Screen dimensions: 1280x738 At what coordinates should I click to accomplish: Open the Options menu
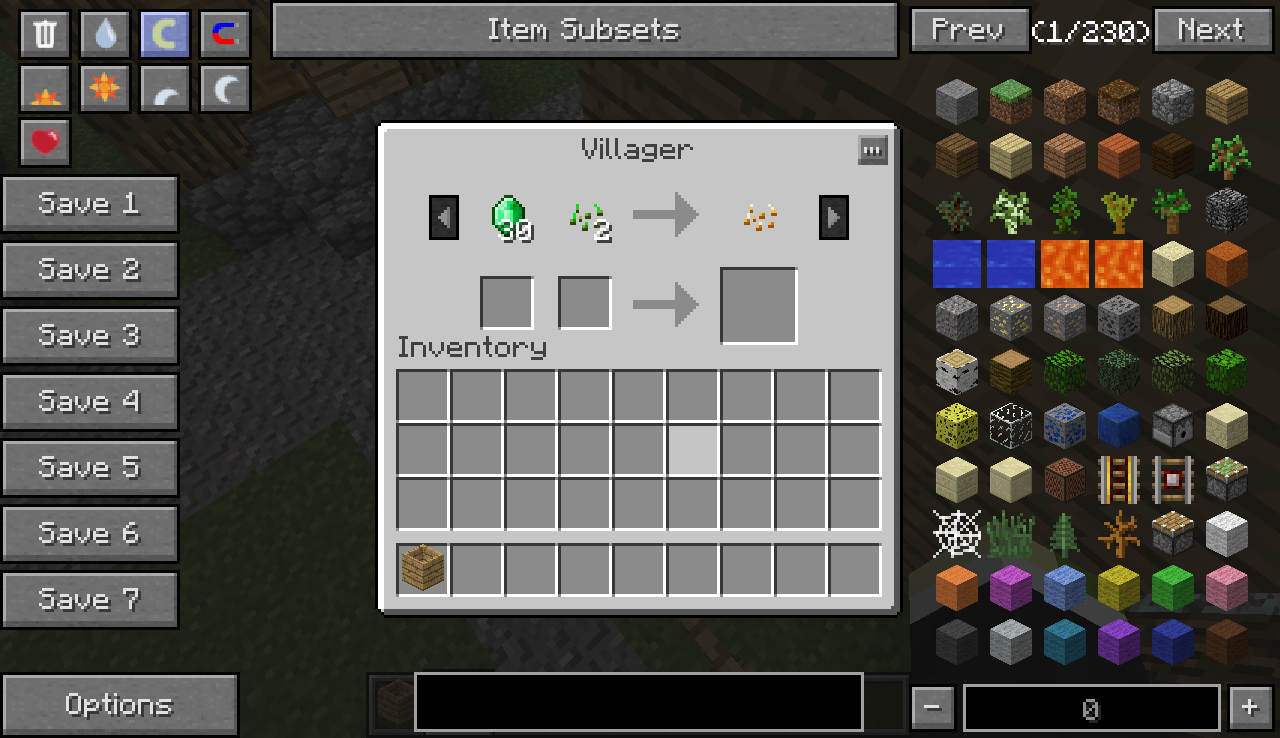[x=120, y=704]
